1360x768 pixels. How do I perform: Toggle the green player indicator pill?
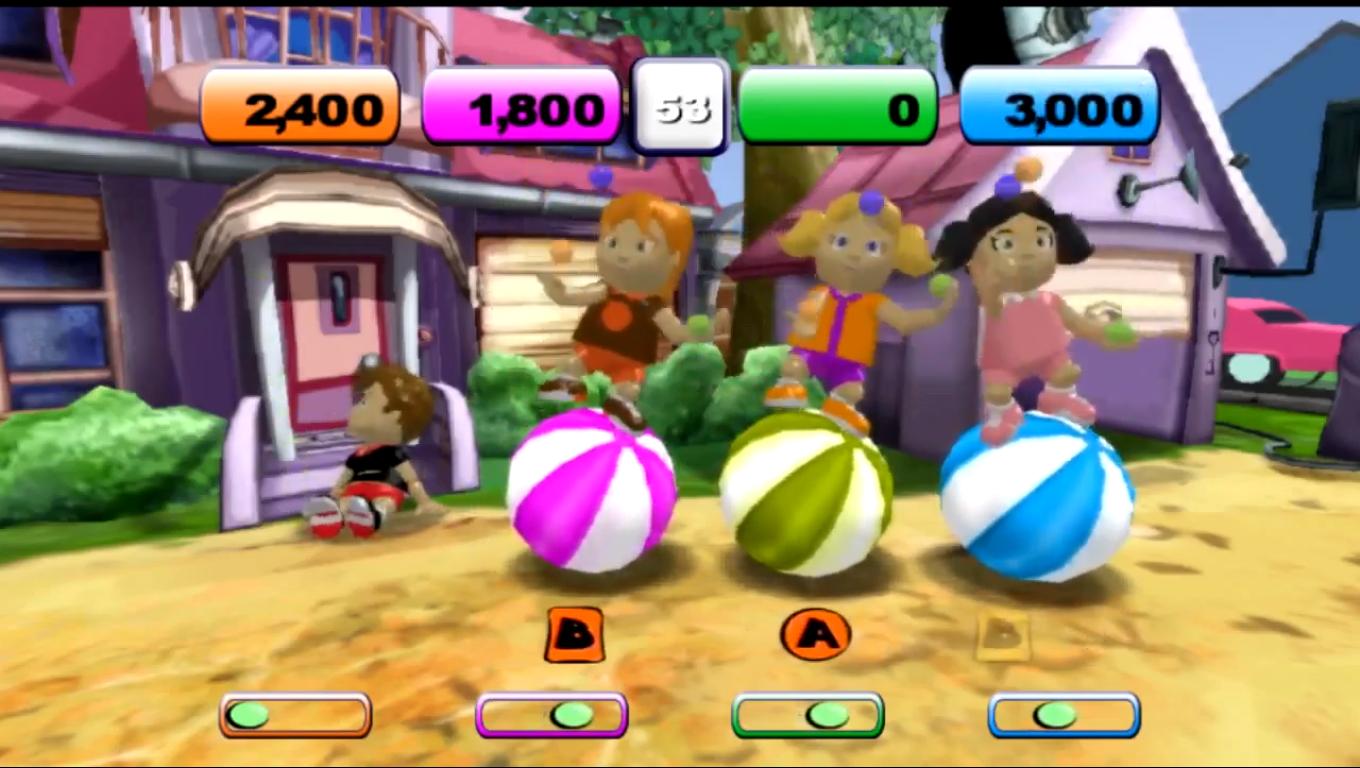(806, 715)
